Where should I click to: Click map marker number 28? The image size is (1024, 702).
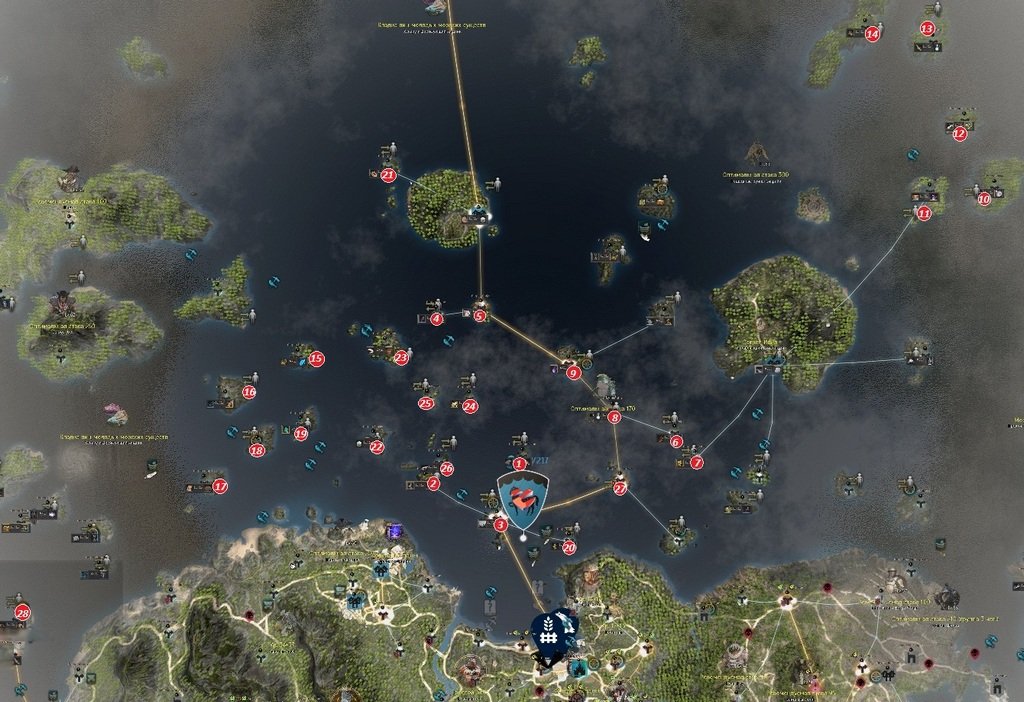pos(22,612)
